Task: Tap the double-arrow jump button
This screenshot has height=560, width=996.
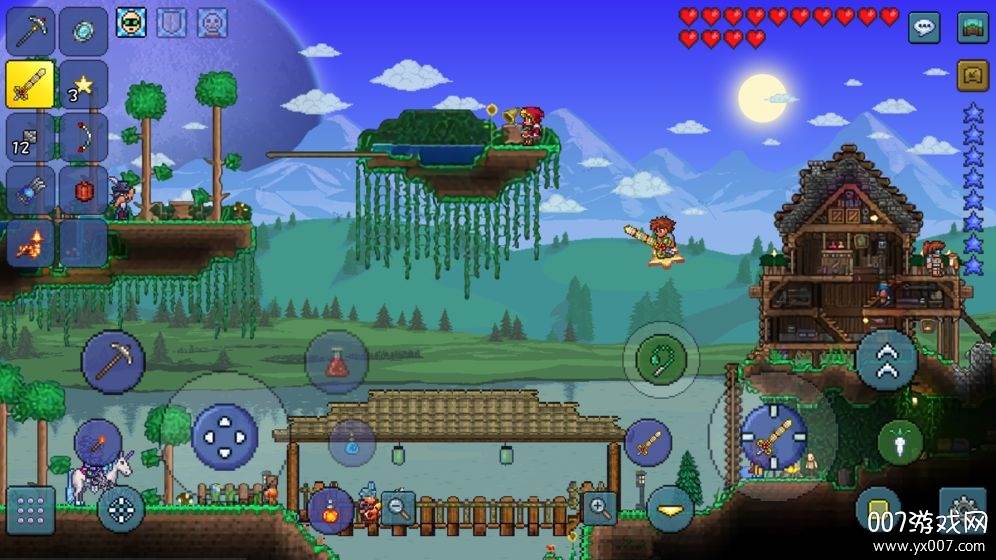Action: pyautogui.click(x=886, y=359)
